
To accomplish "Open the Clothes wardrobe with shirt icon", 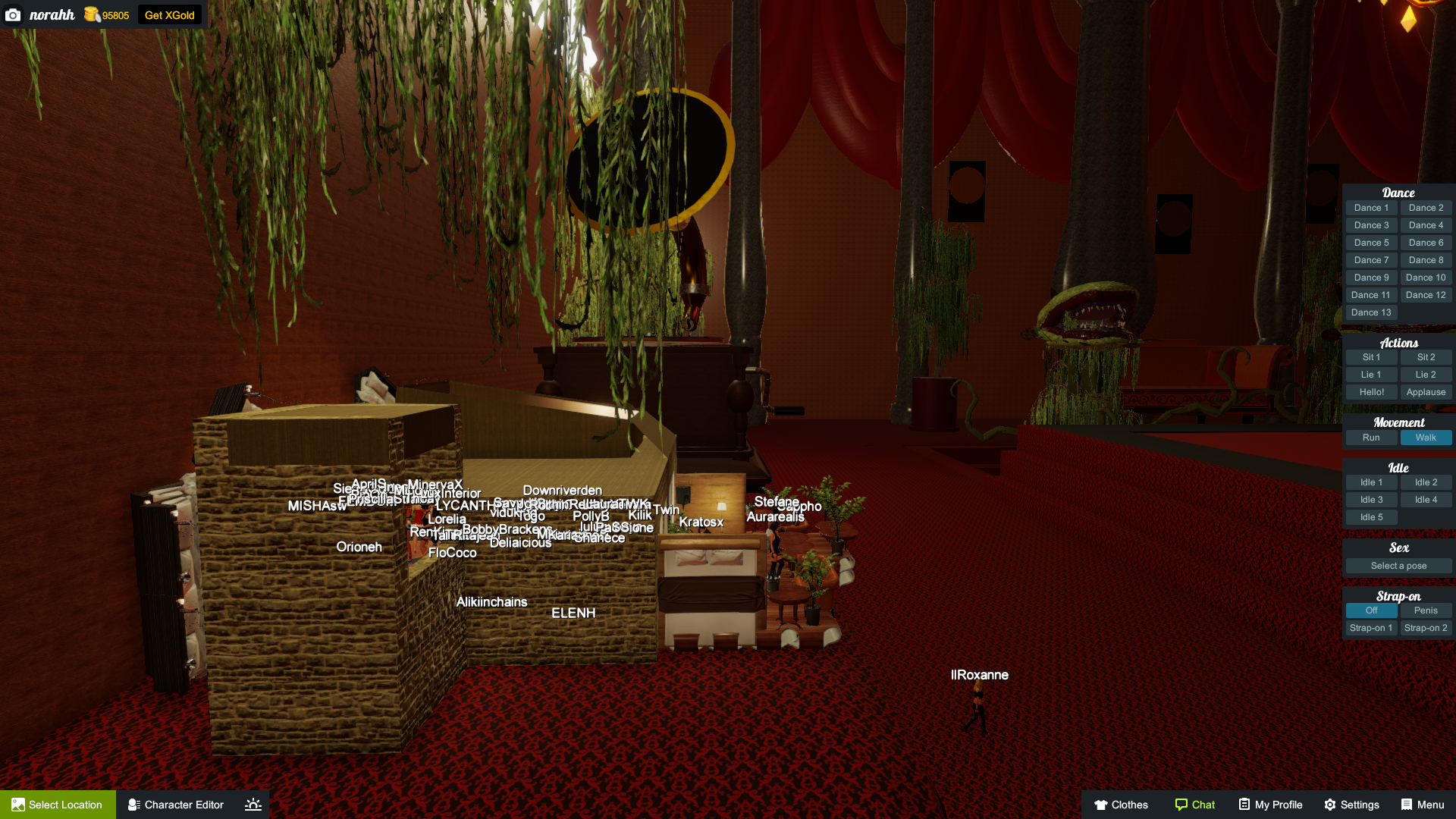I will (1121, 805).
